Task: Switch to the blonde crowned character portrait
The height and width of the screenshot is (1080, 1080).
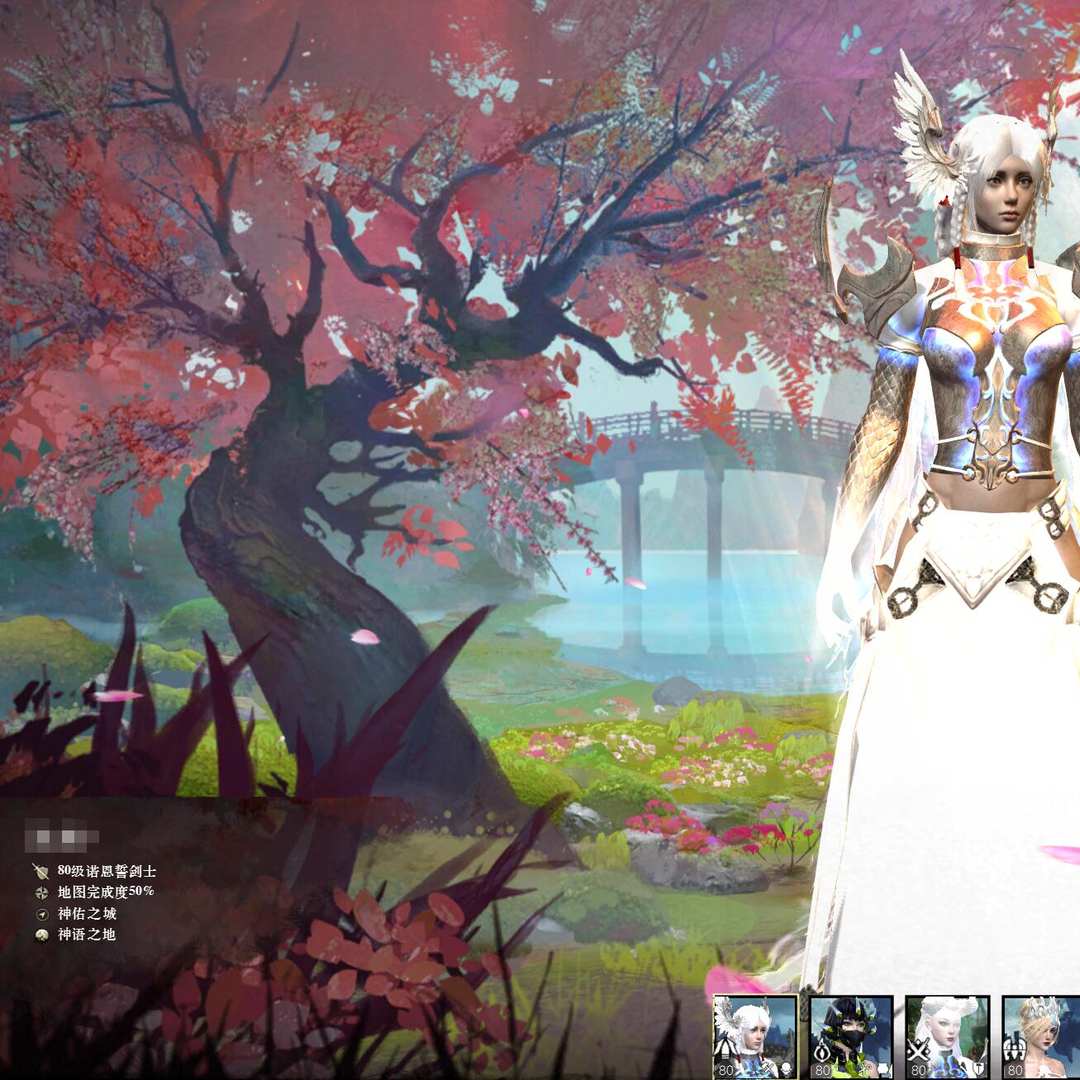Action: coord(1042,1036)
